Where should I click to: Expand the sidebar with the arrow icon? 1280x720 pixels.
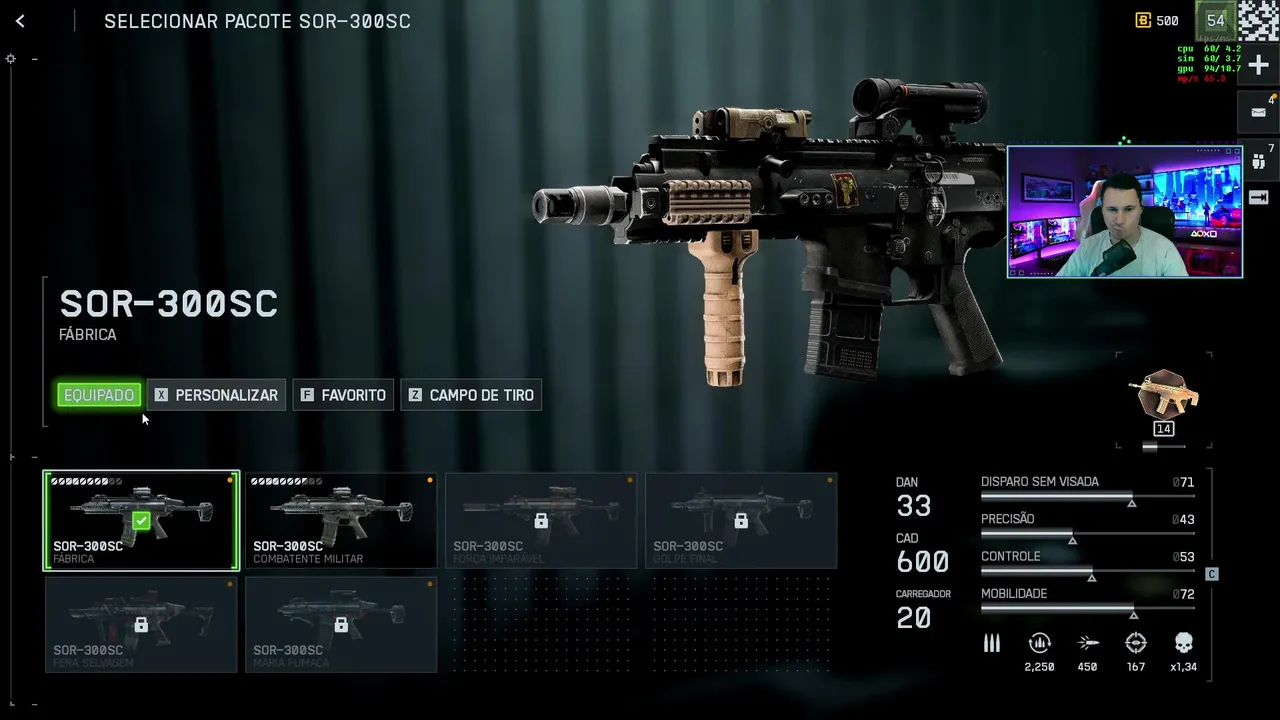[x=1258, y=197]
